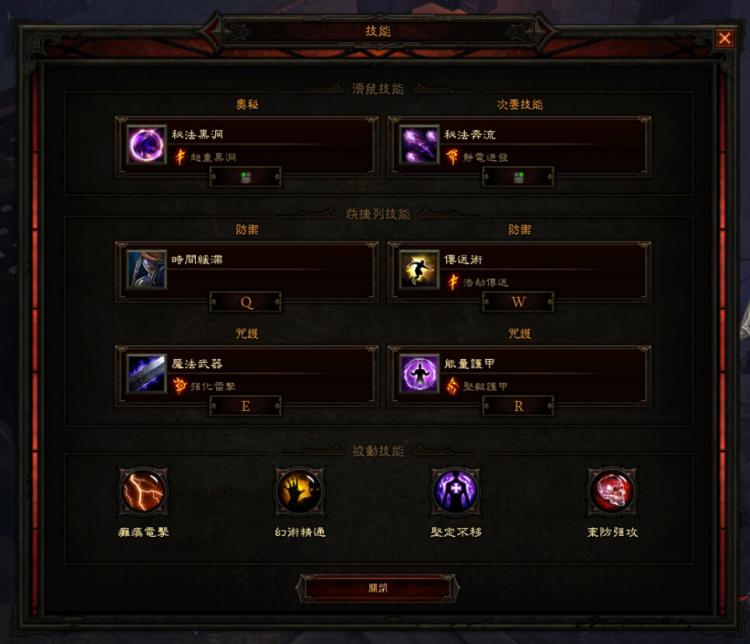Select the 癱瘓電擊 passive skill icon
The height and width of the screenshot is (644, 750).
tap(143, 491)
